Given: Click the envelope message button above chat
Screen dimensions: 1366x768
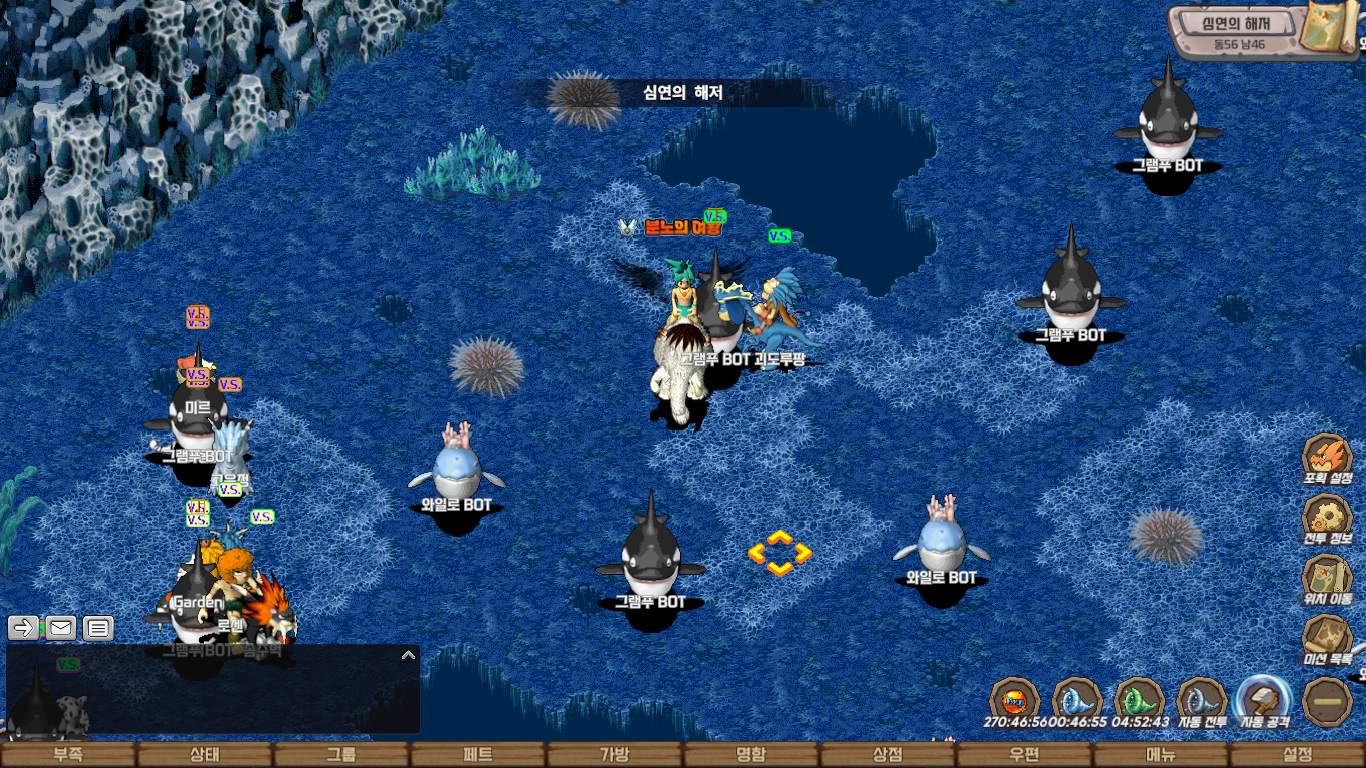Looking at the screenshot, I should (x=61, y=628).
